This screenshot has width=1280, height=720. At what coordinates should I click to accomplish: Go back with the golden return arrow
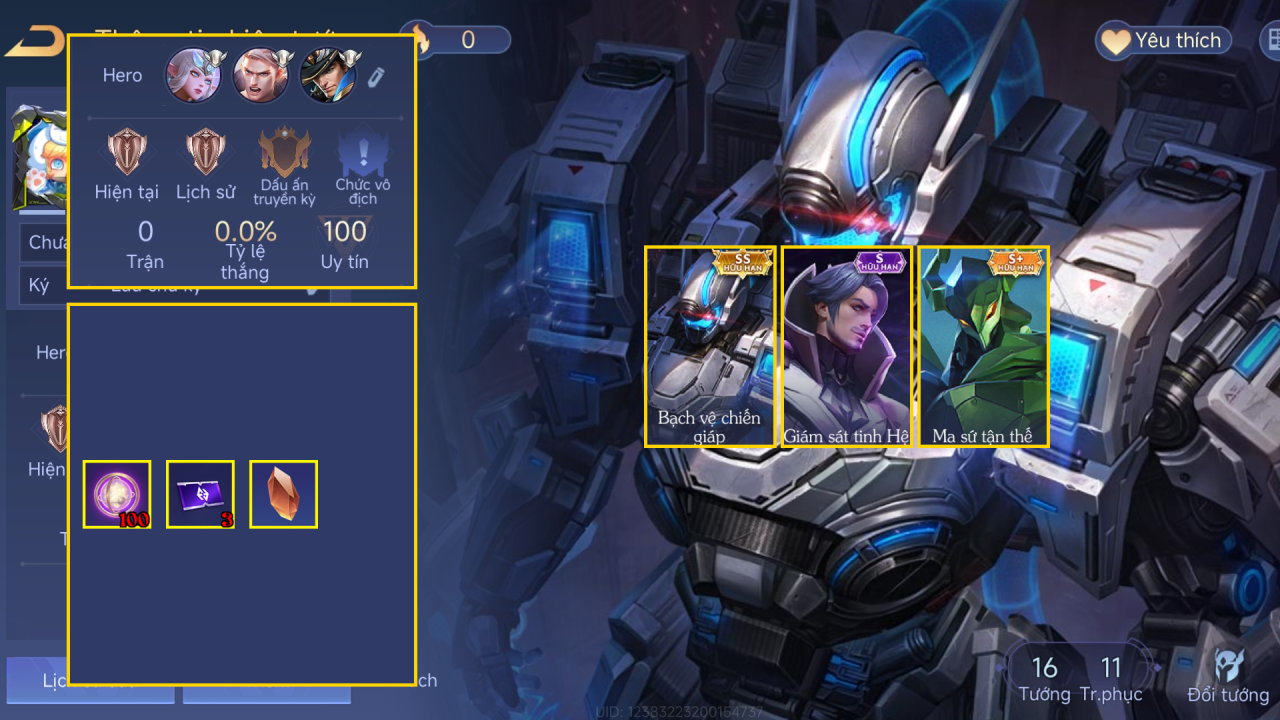point(34,41)
